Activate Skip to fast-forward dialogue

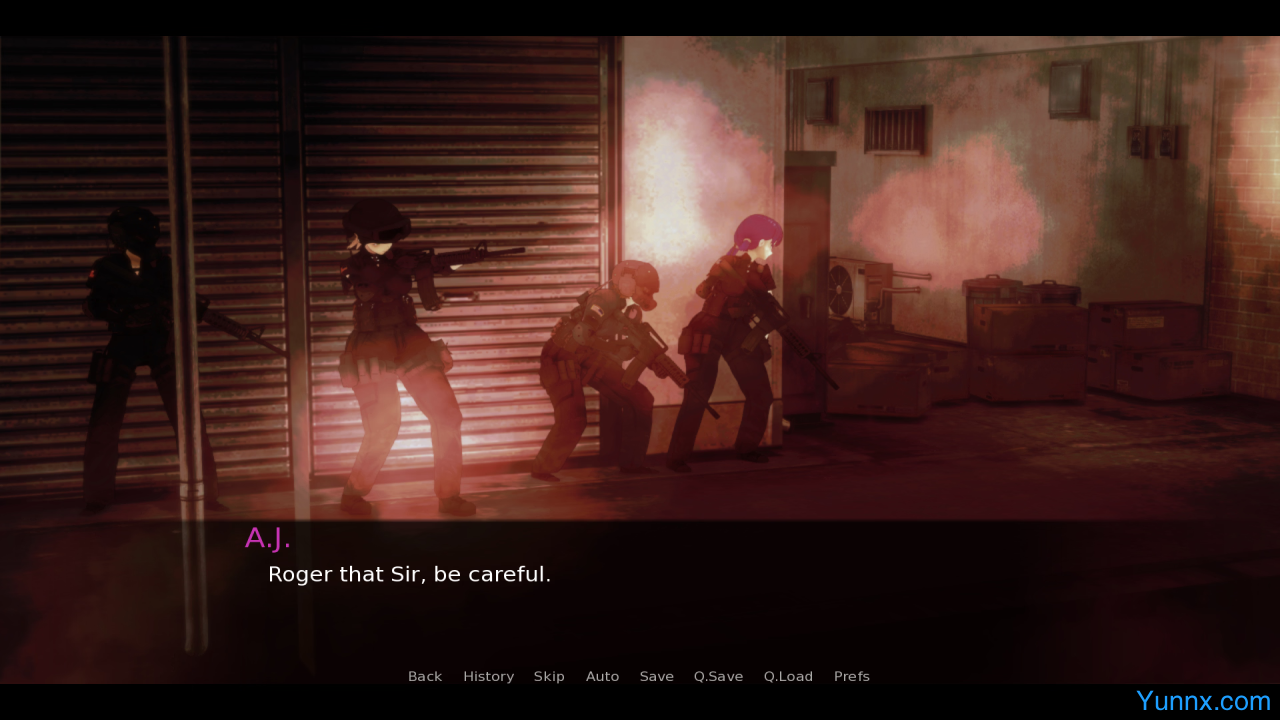549,677
